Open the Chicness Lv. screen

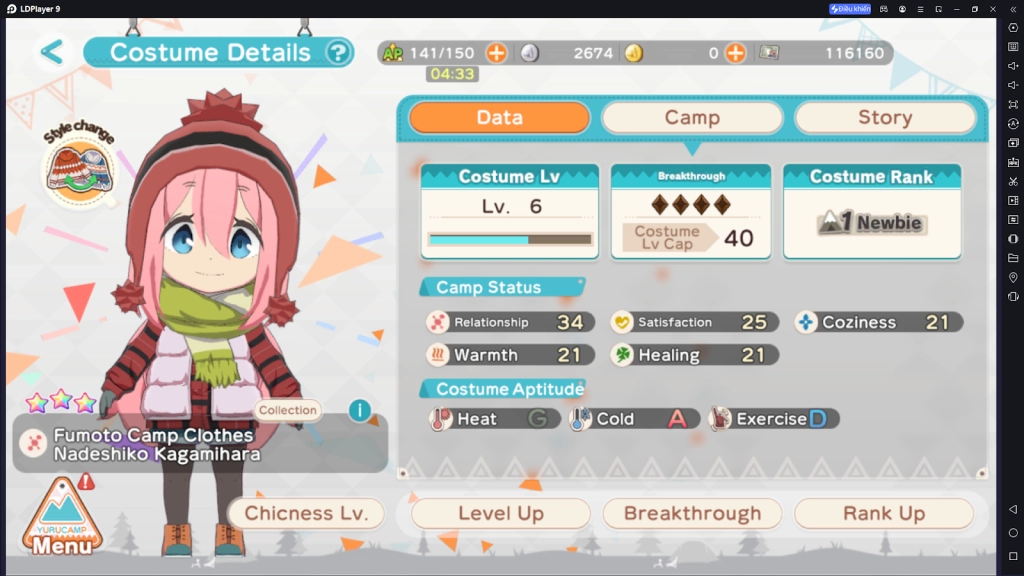pos(306,513)
